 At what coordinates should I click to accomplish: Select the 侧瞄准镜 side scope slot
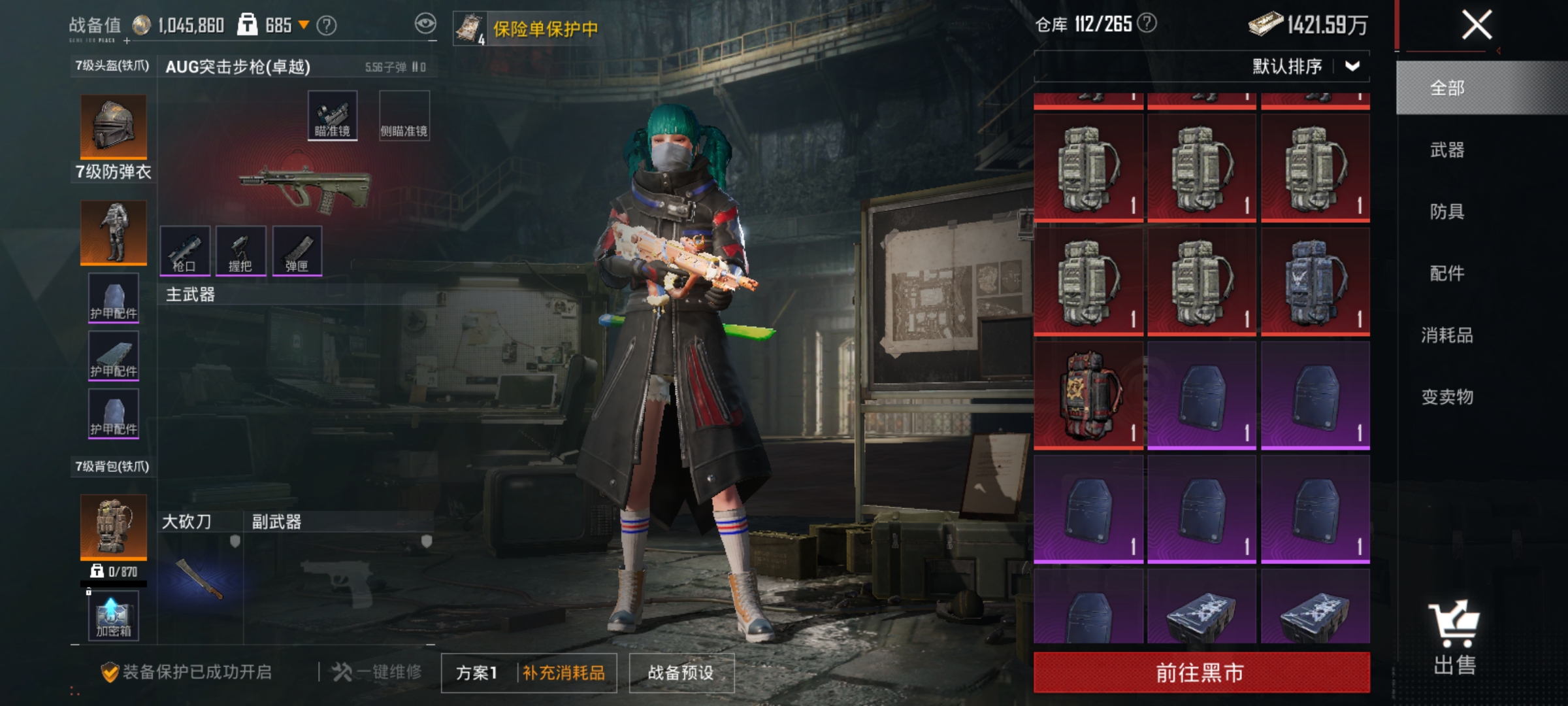tap(404, 114)
